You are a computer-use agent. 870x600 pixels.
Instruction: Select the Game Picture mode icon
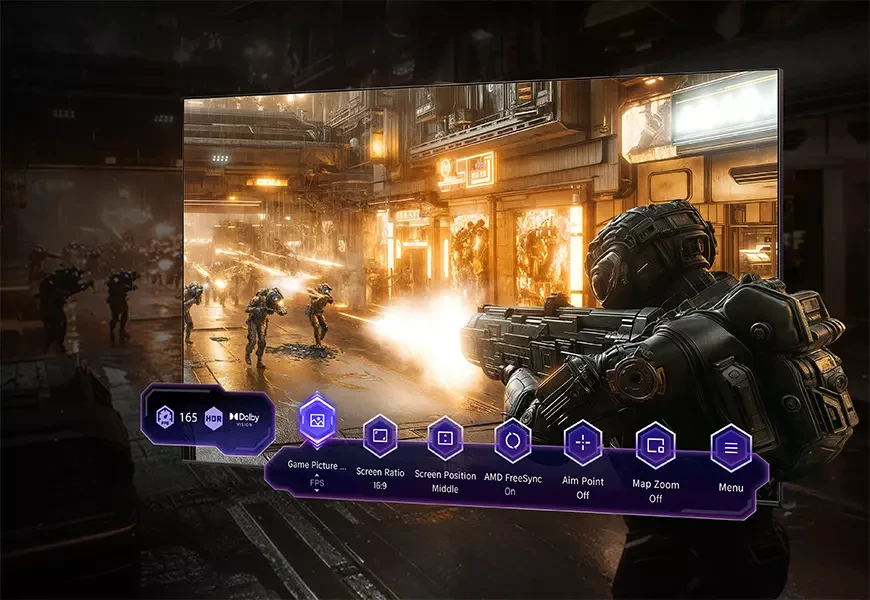[x=318, y=418]
